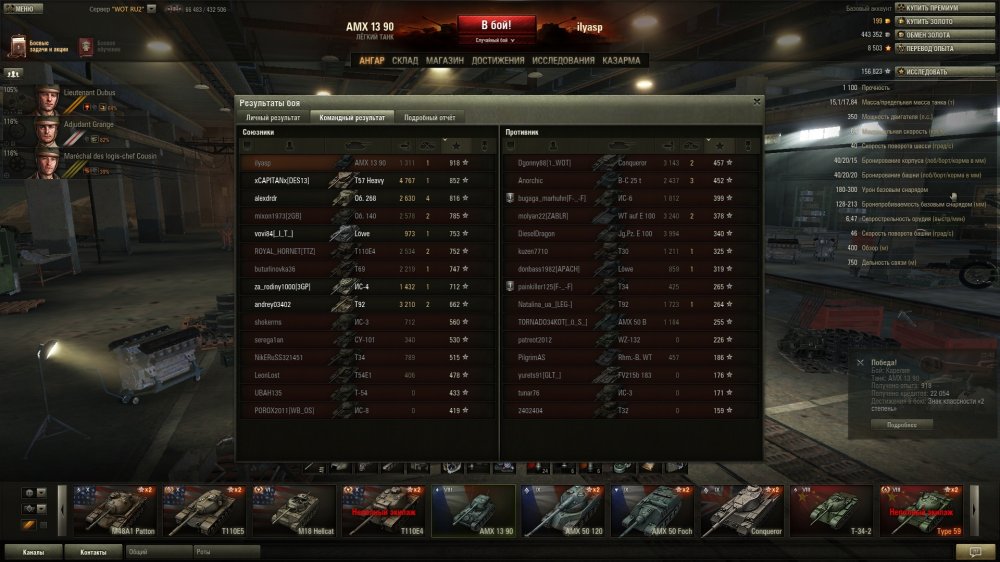Open the МАГАЗИН tab
The image size is (1000, 562).
444,60
